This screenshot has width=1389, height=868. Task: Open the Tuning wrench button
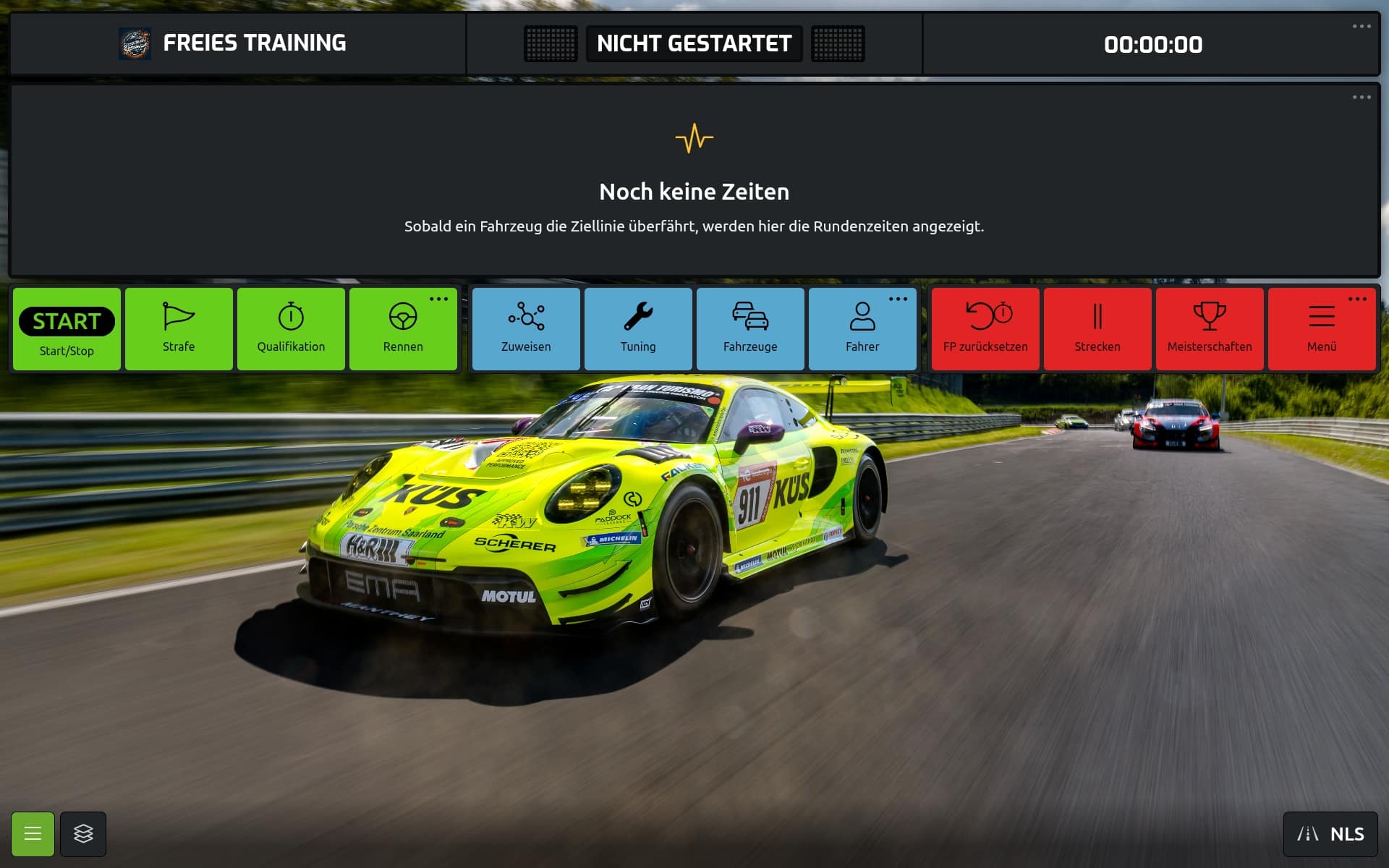[x=638, y=329]
